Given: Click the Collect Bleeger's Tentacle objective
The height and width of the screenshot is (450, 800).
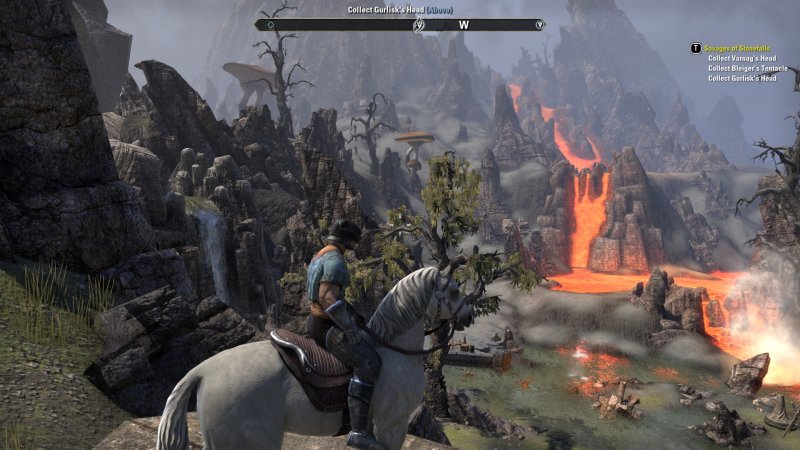Looking at the screenshot, I should point(747,68).
